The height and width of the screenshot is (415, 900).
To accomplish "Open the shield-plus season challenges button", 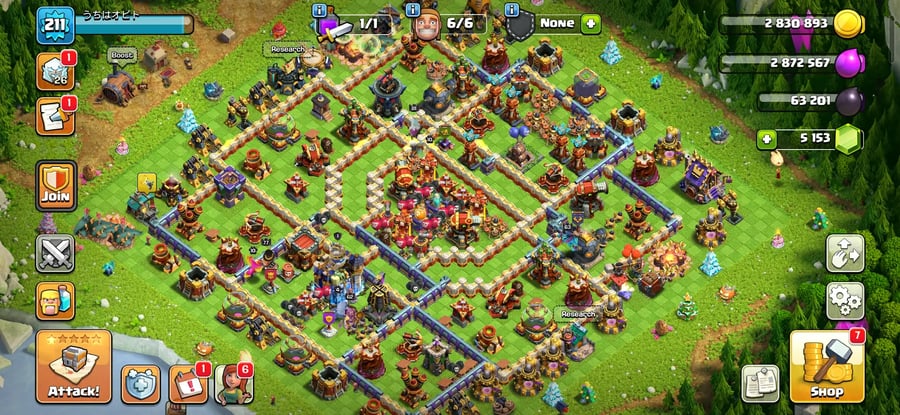I will point(140,383).
